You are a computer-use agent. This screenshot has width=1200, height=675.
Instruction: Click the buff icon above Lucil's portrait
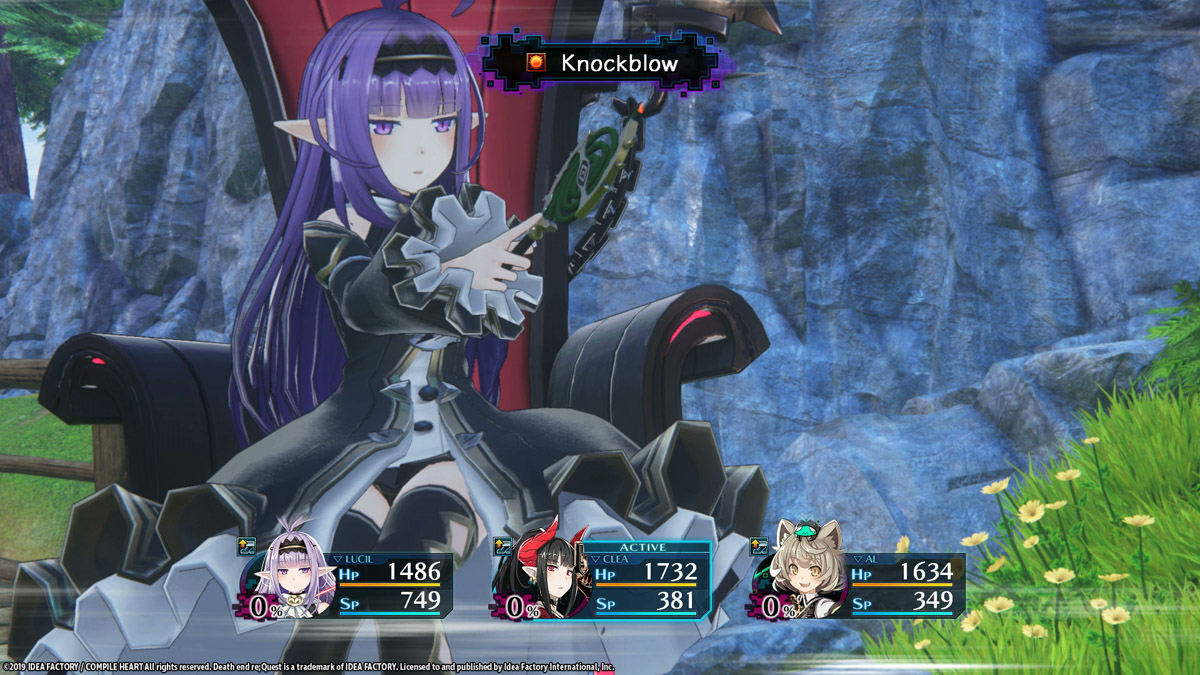click(x=247, y=546)
